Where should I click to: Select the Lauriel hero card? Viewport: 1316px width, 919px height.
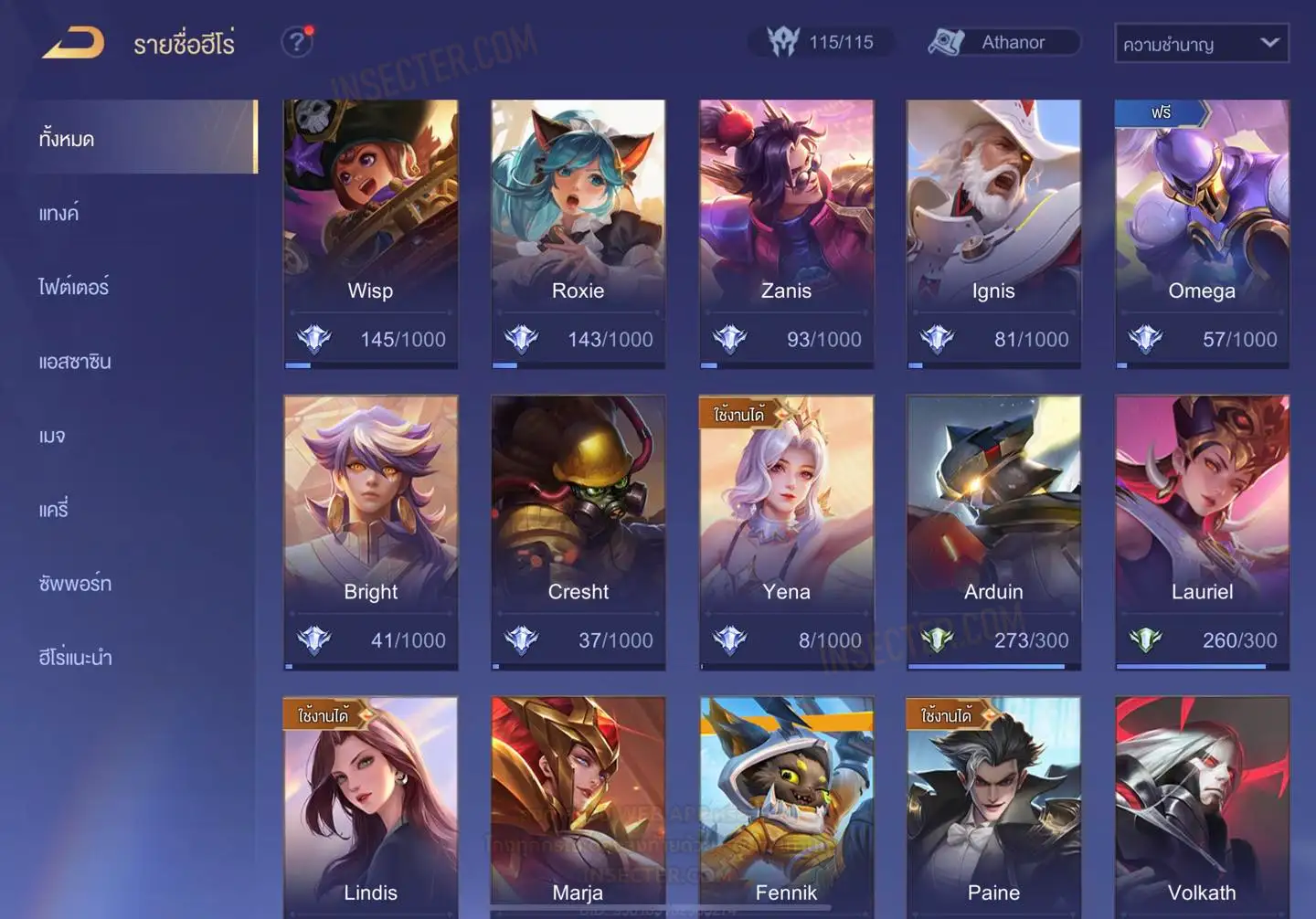click(1202, 532)
